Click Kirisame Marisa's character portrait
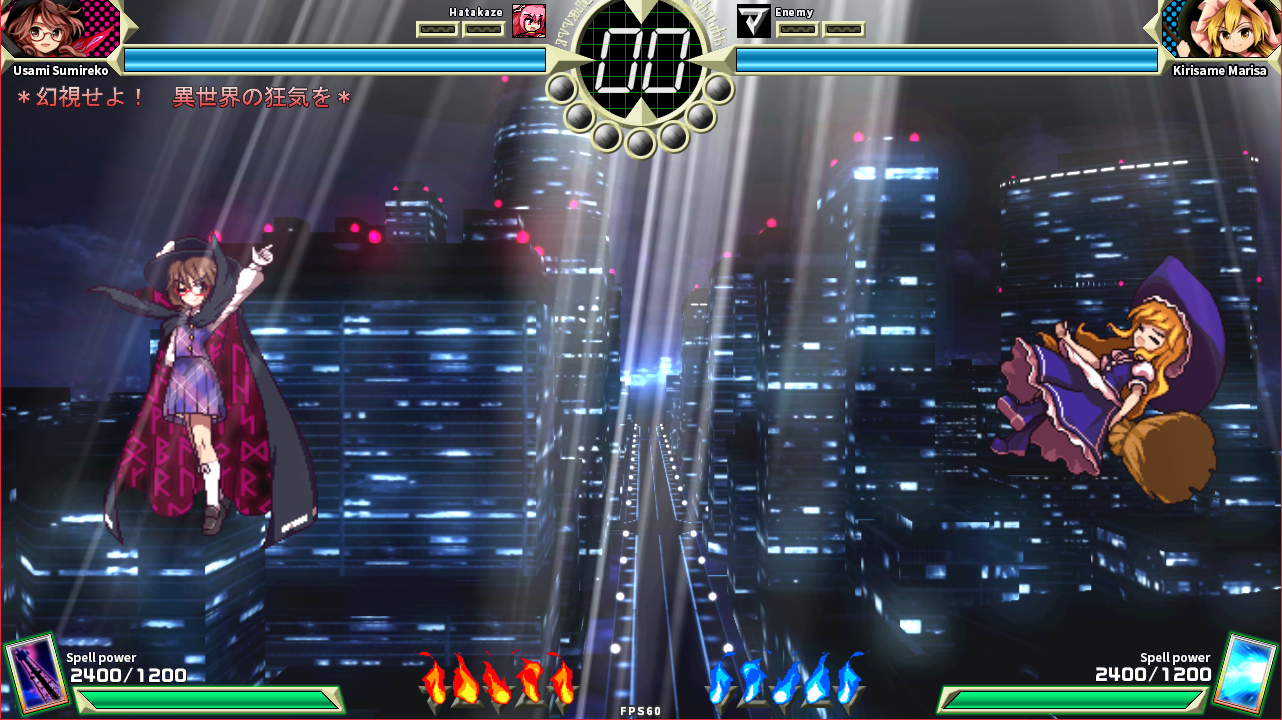1282x720 pixels. (x=1221, y=30)
